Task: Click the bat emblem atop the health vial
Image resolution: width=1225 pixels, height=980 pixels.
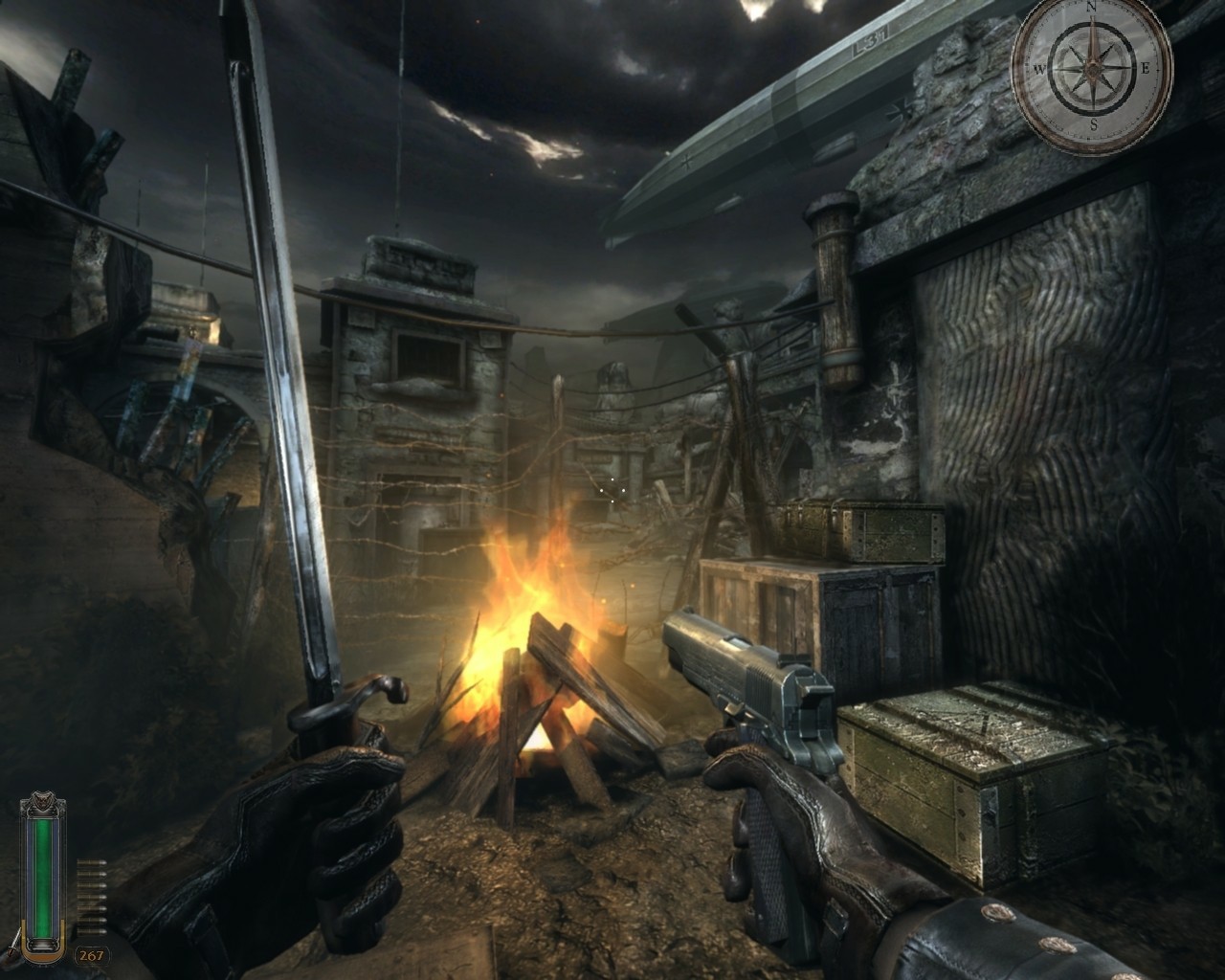Action: pyautogui.click(x=42, y=799)
